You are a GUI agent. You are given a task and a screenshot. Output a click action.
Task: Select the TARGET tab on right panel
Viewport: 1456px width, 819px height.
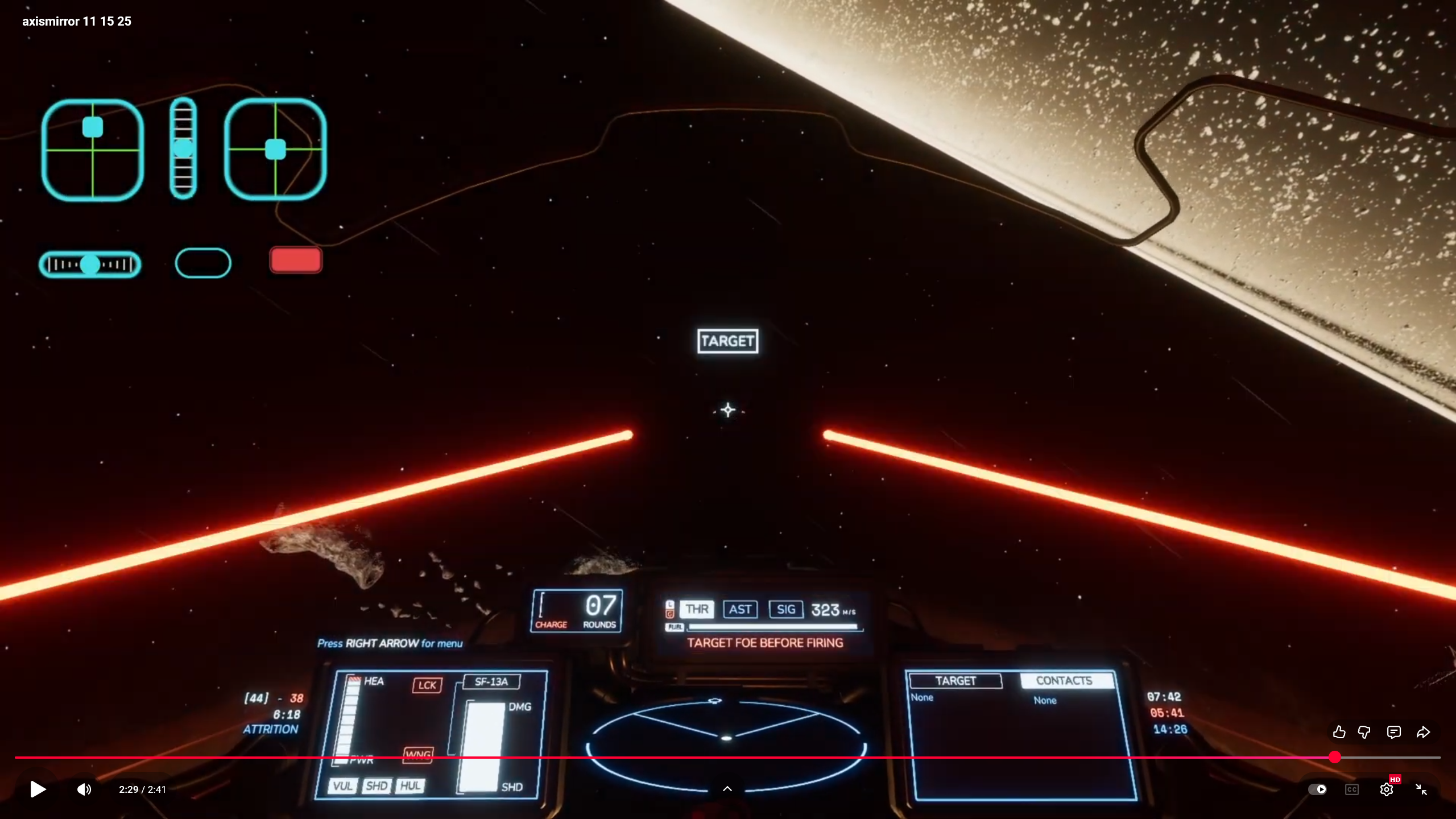tap(955, 681)
